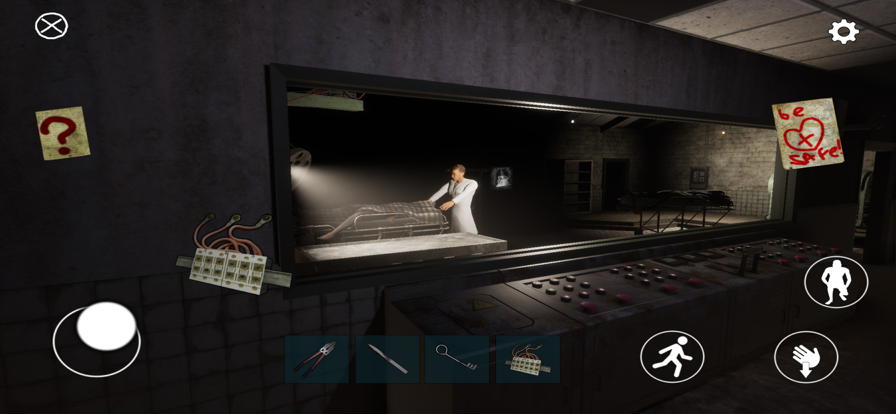The width and height of the screenshot is (896, 414).
Task: Select the key inventory slot
Action: (x=458, y=360)
